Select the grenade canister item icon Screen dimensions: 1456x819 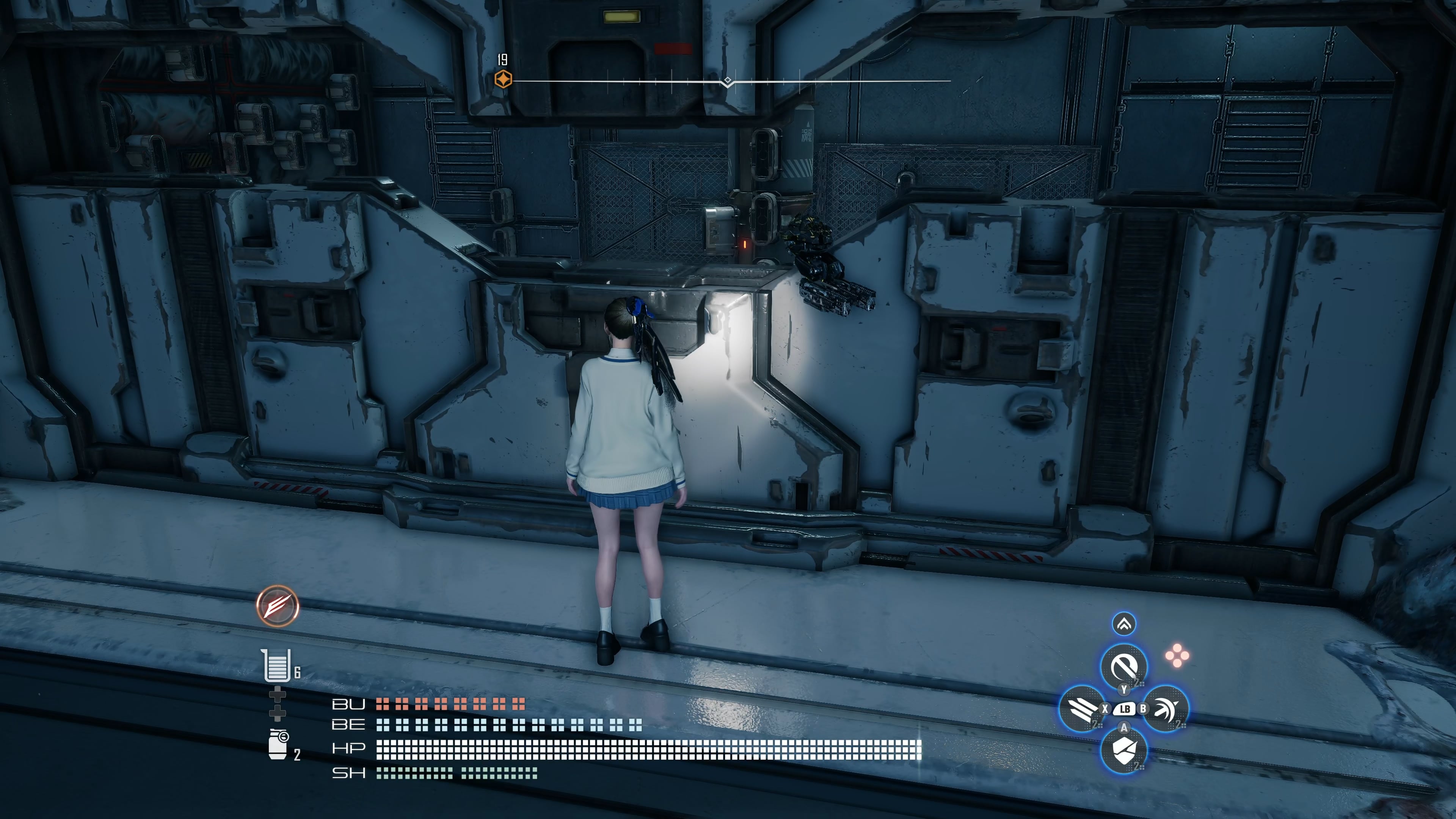(x=278, y=744)
